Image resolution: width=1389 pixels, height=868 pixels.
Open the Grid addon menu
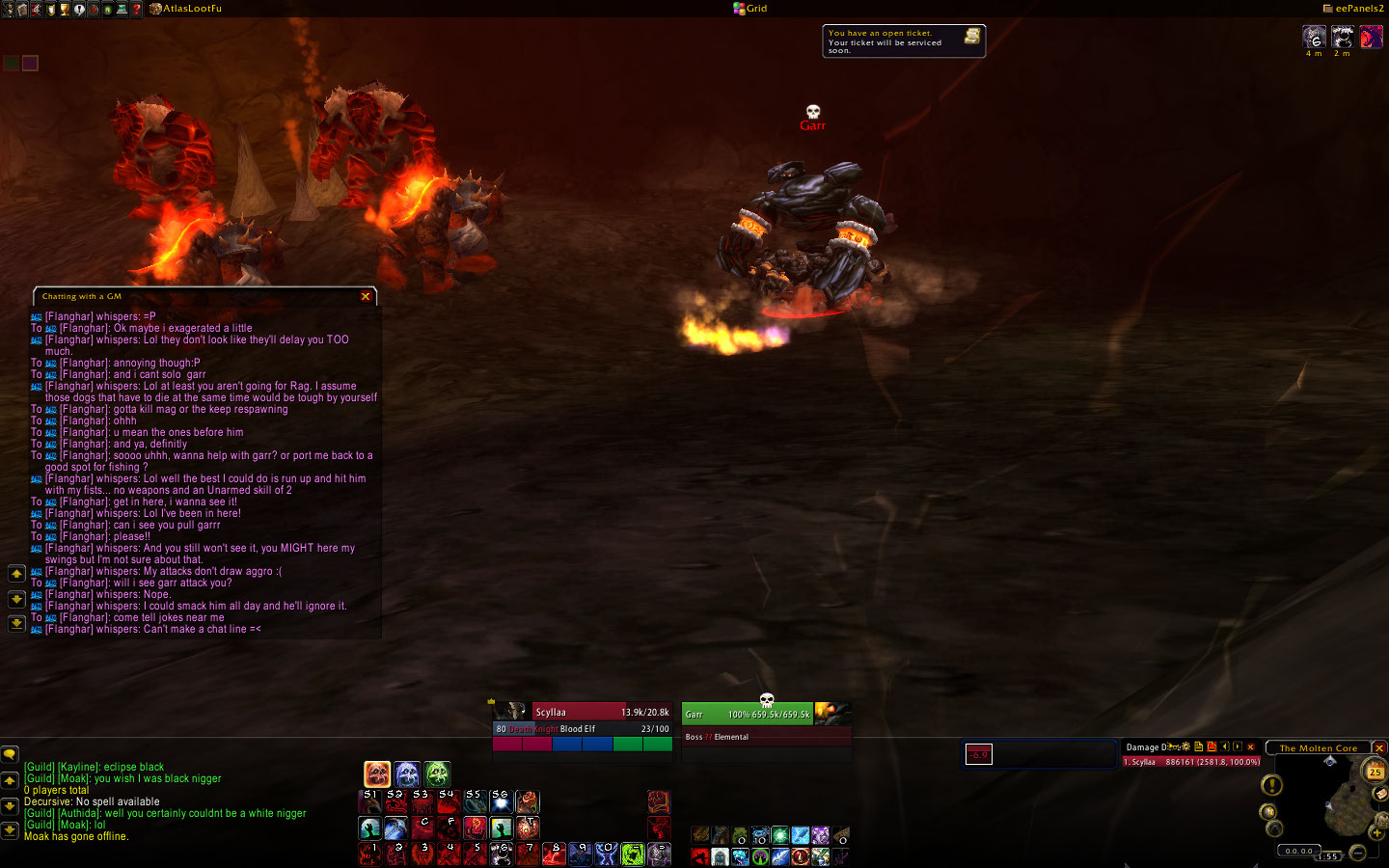(750, 9)
